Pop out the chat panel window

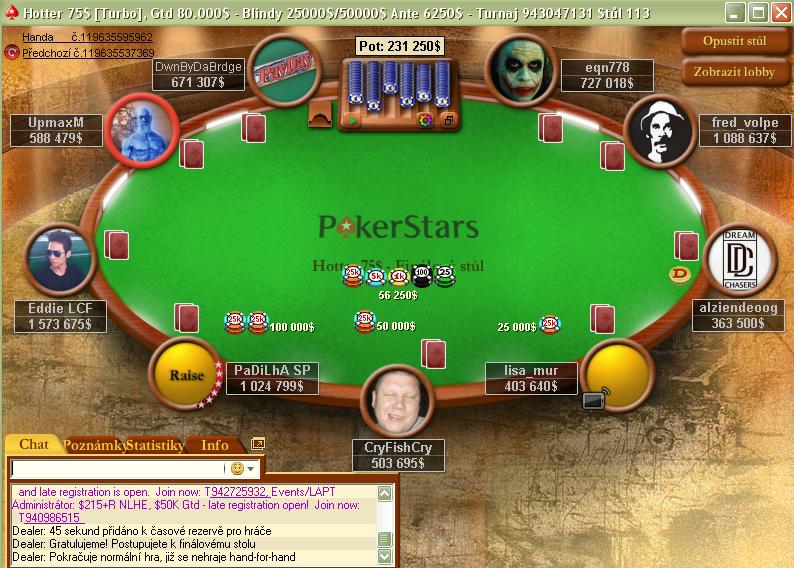(x=258, y=444)
